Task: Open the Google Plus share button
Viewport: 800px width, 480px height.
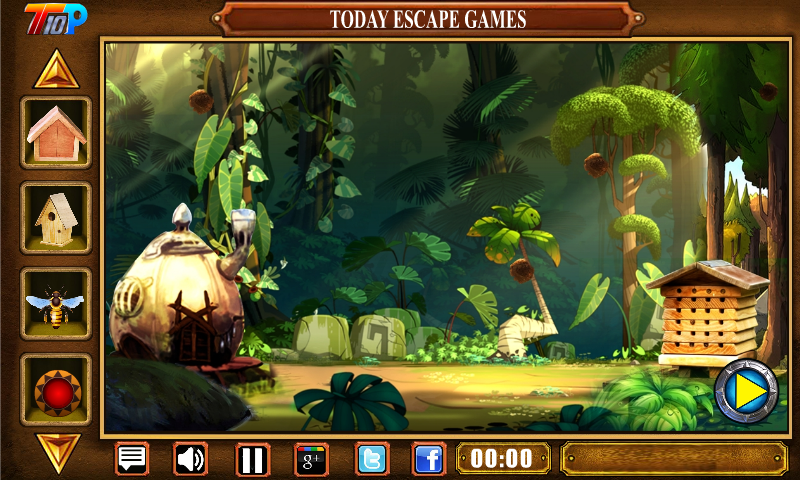Action: coord(311,459)
